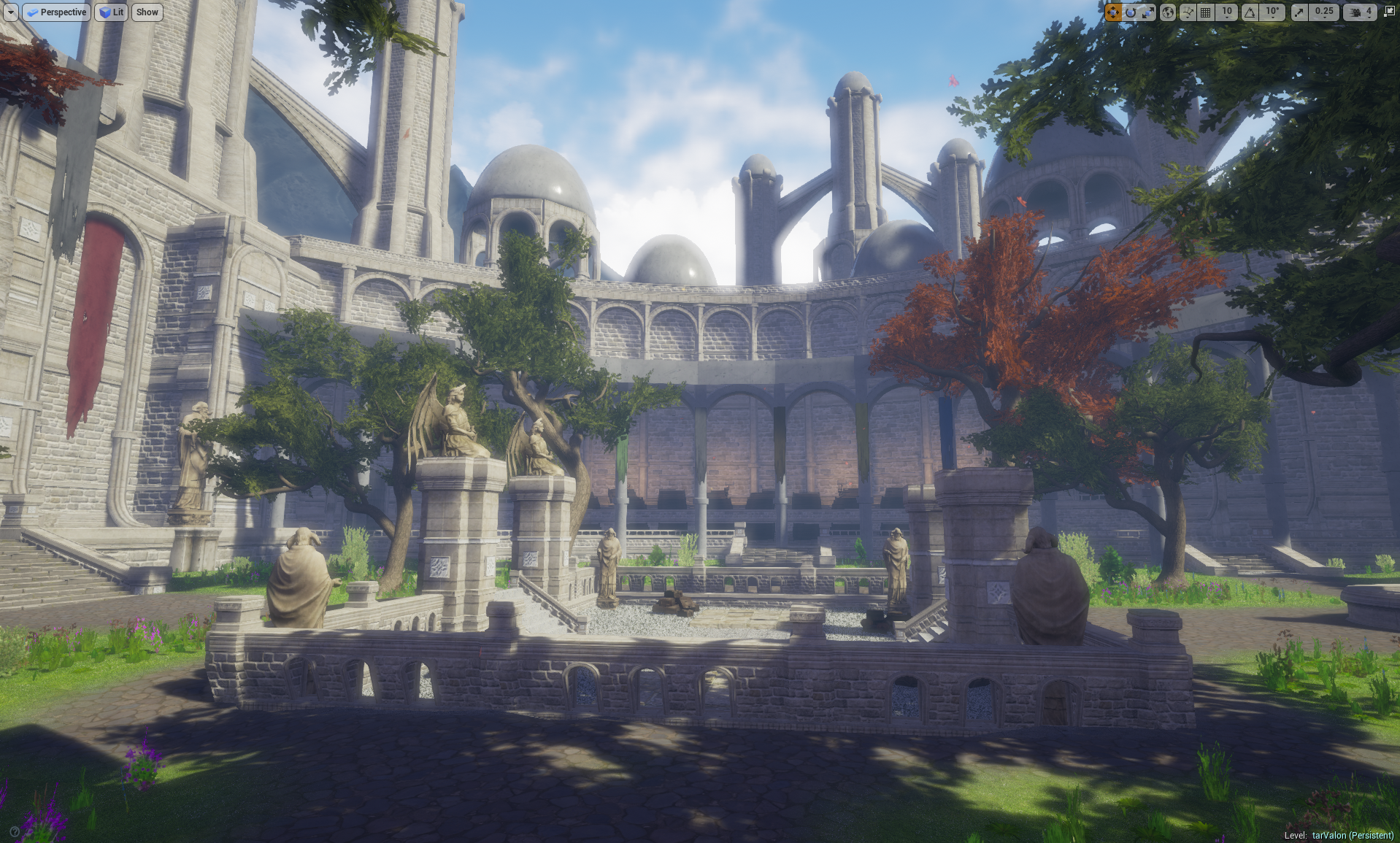Toggle rotation snapping triangle icon
The image size is (1400, 843).
coord(1250,12)
